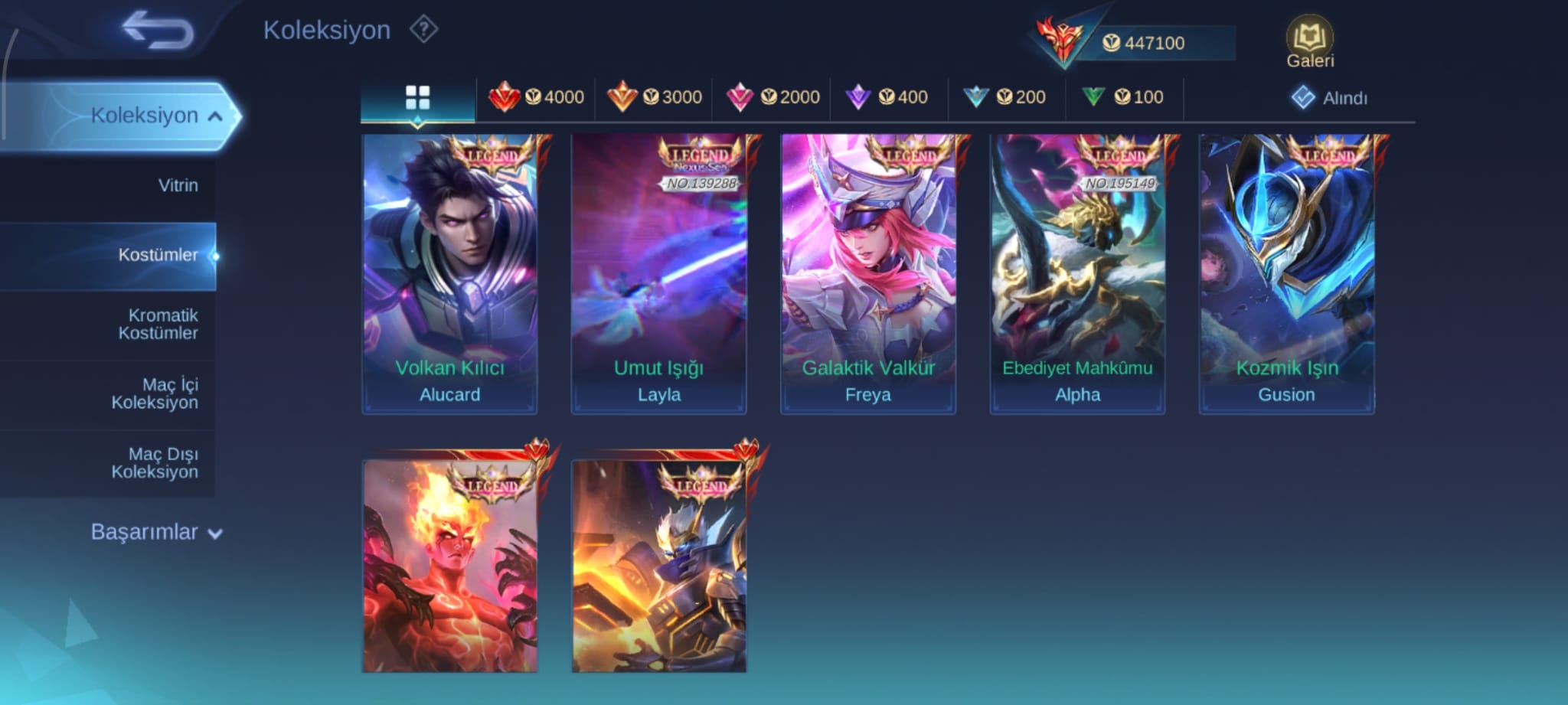
Task: Filter skins by the 2000 point tier
Action: (x=772, y=97)
